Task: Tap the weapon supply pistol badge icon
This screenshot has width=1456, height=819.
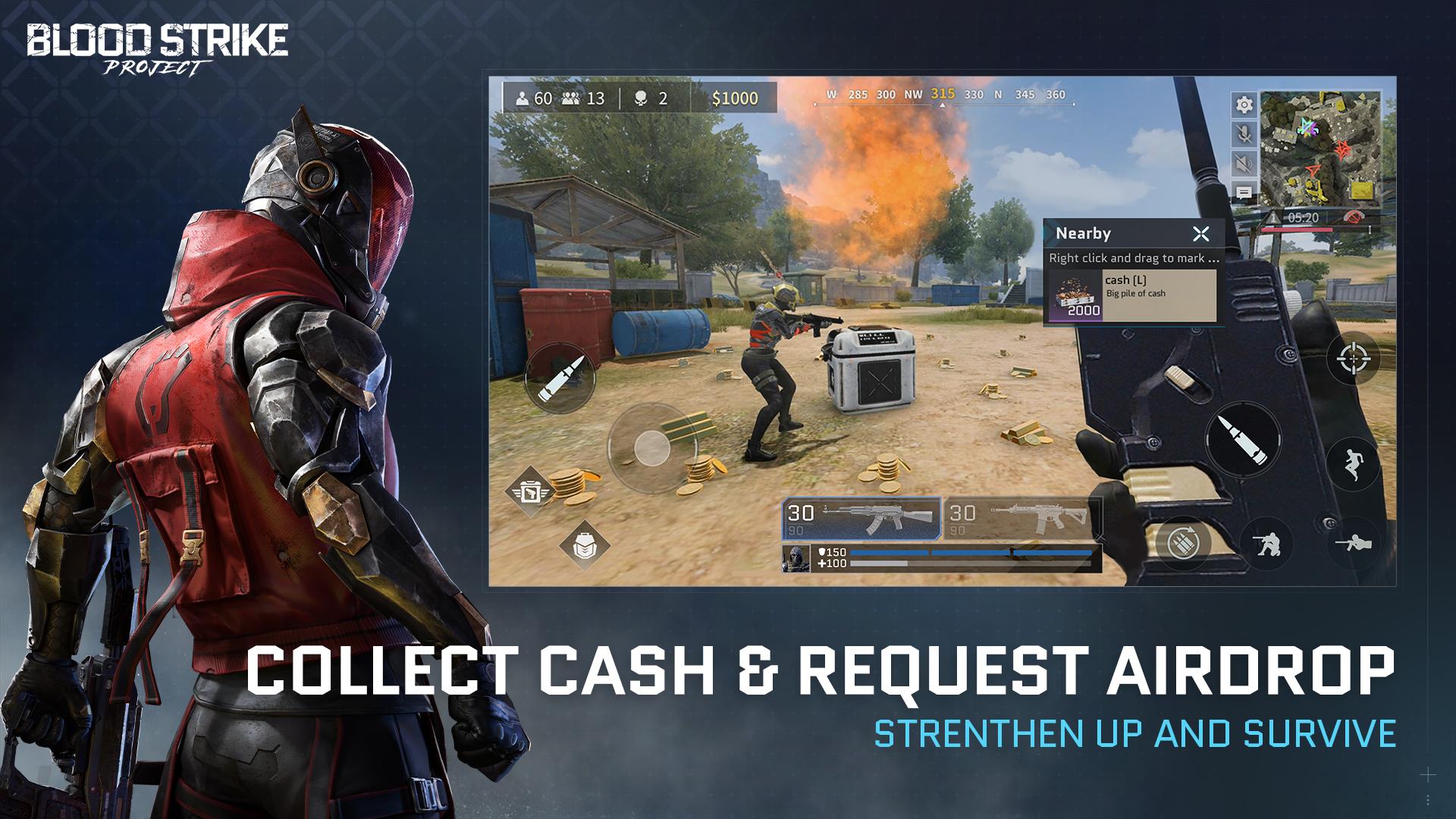Action: coord(531,491)
